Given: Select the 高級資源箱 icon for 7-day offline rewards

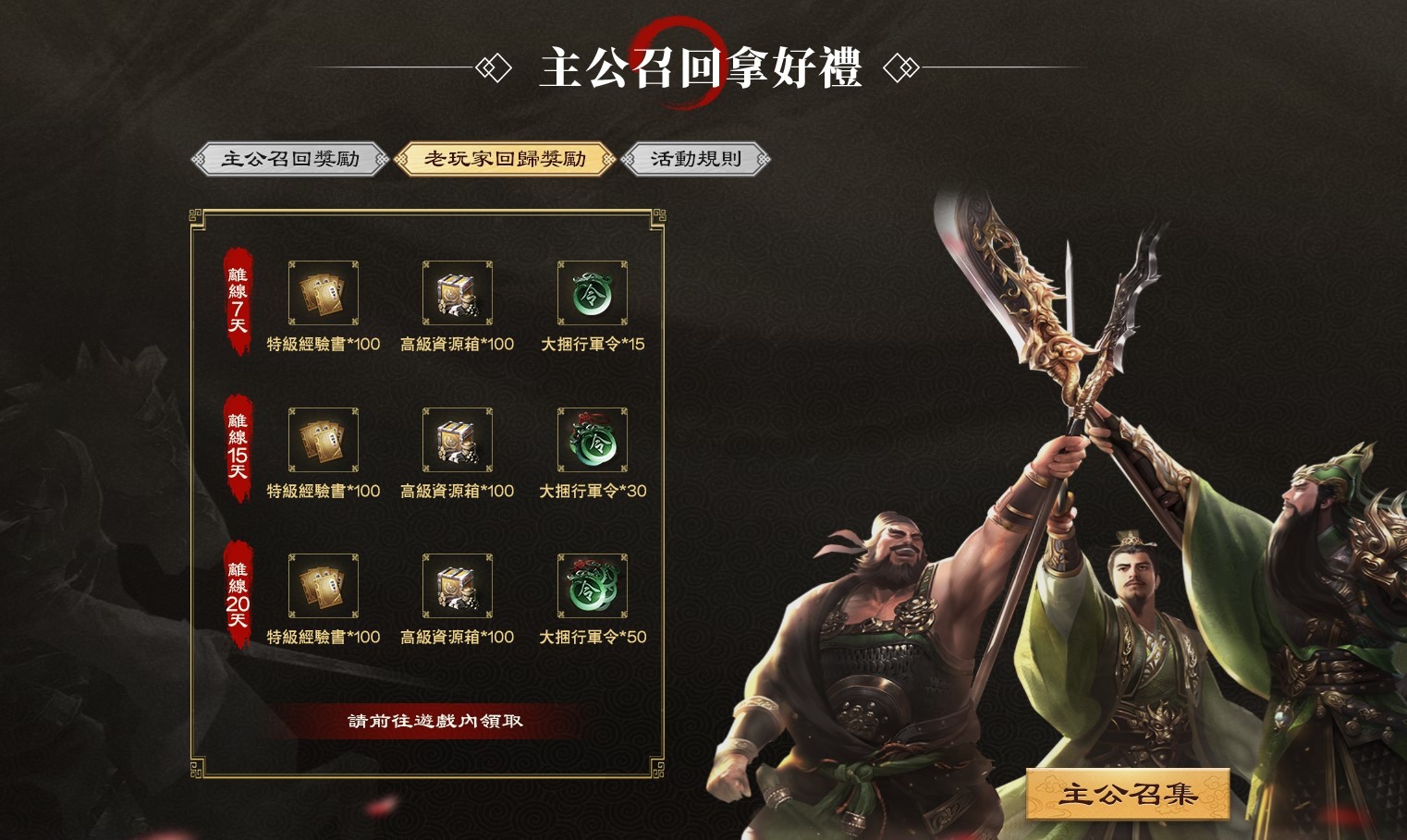Looking at the screenshot, I should pyautogui.click(x=457, y=293).
